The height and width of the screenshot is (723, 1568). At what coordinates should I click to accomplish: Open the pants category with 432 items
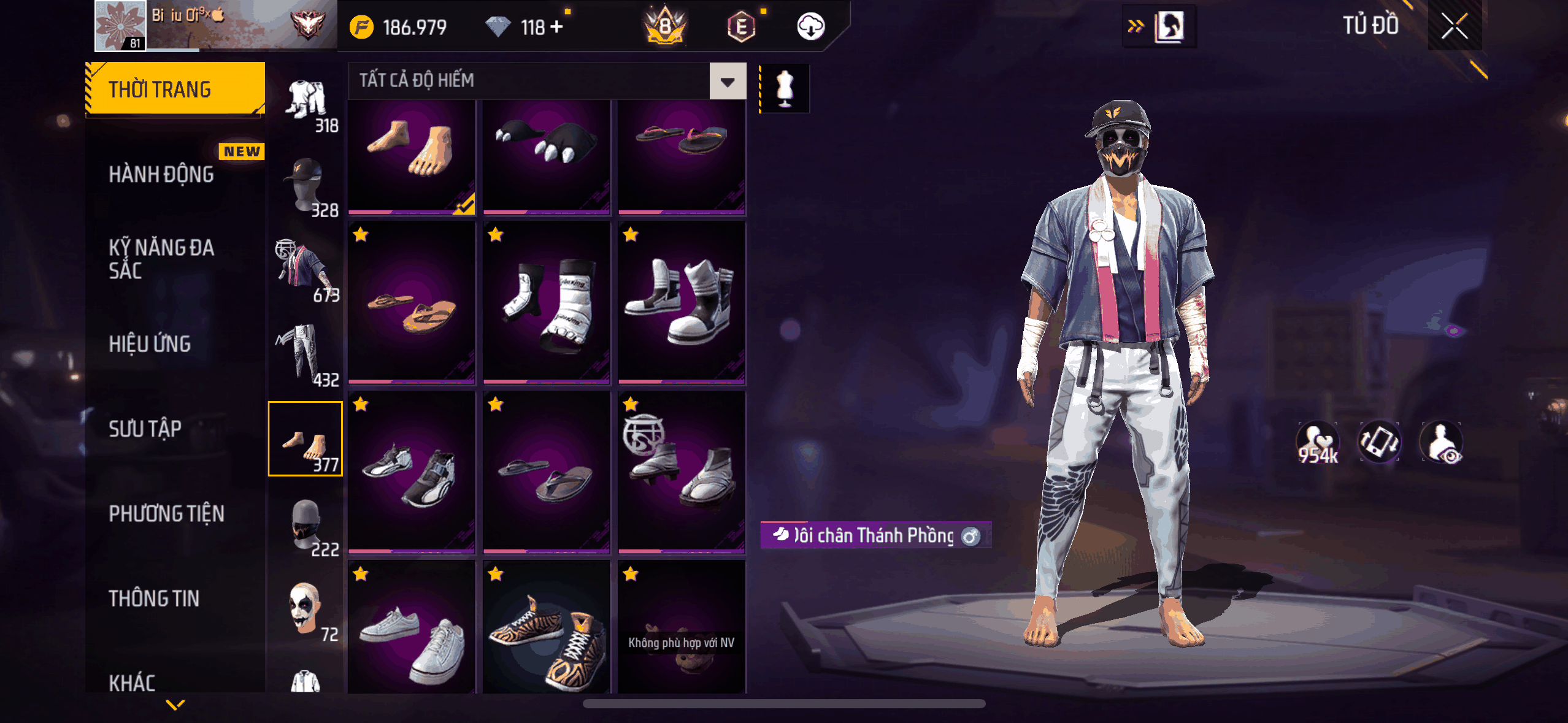coord(306,356)
